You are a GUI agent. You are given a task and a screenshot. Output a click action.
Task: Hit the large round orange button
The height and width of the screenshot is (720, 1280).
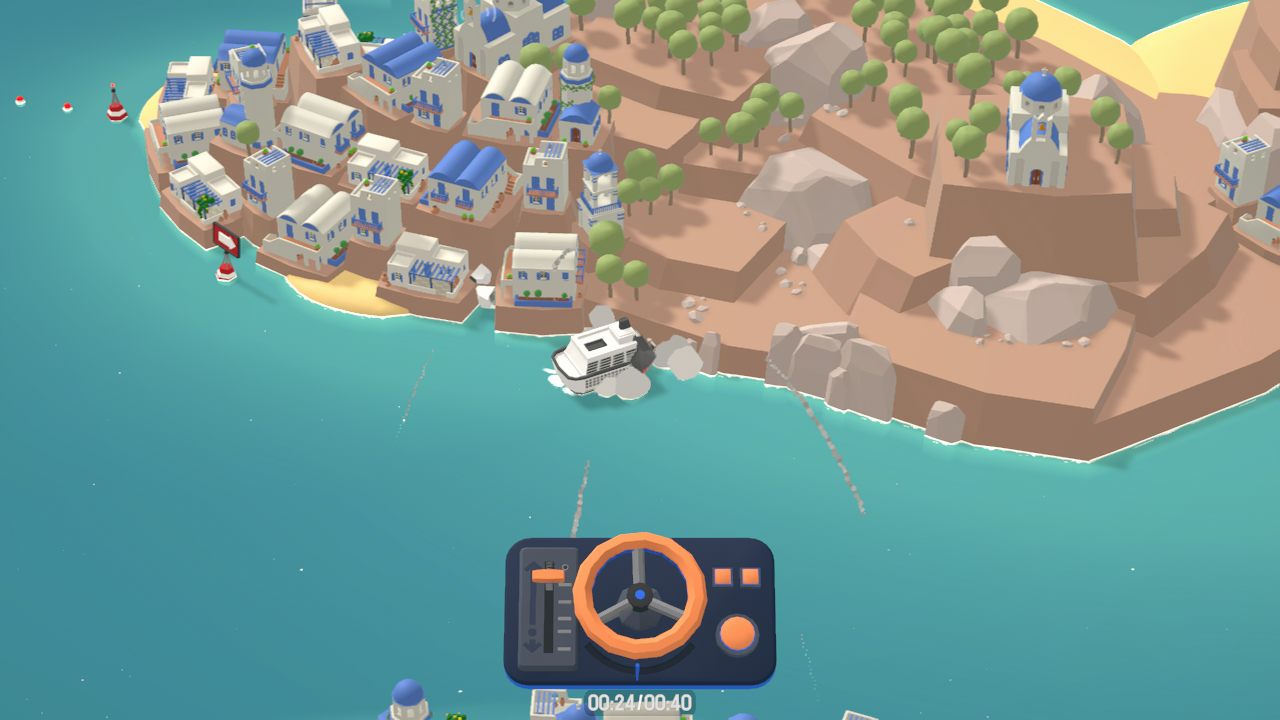coord(737,634)
